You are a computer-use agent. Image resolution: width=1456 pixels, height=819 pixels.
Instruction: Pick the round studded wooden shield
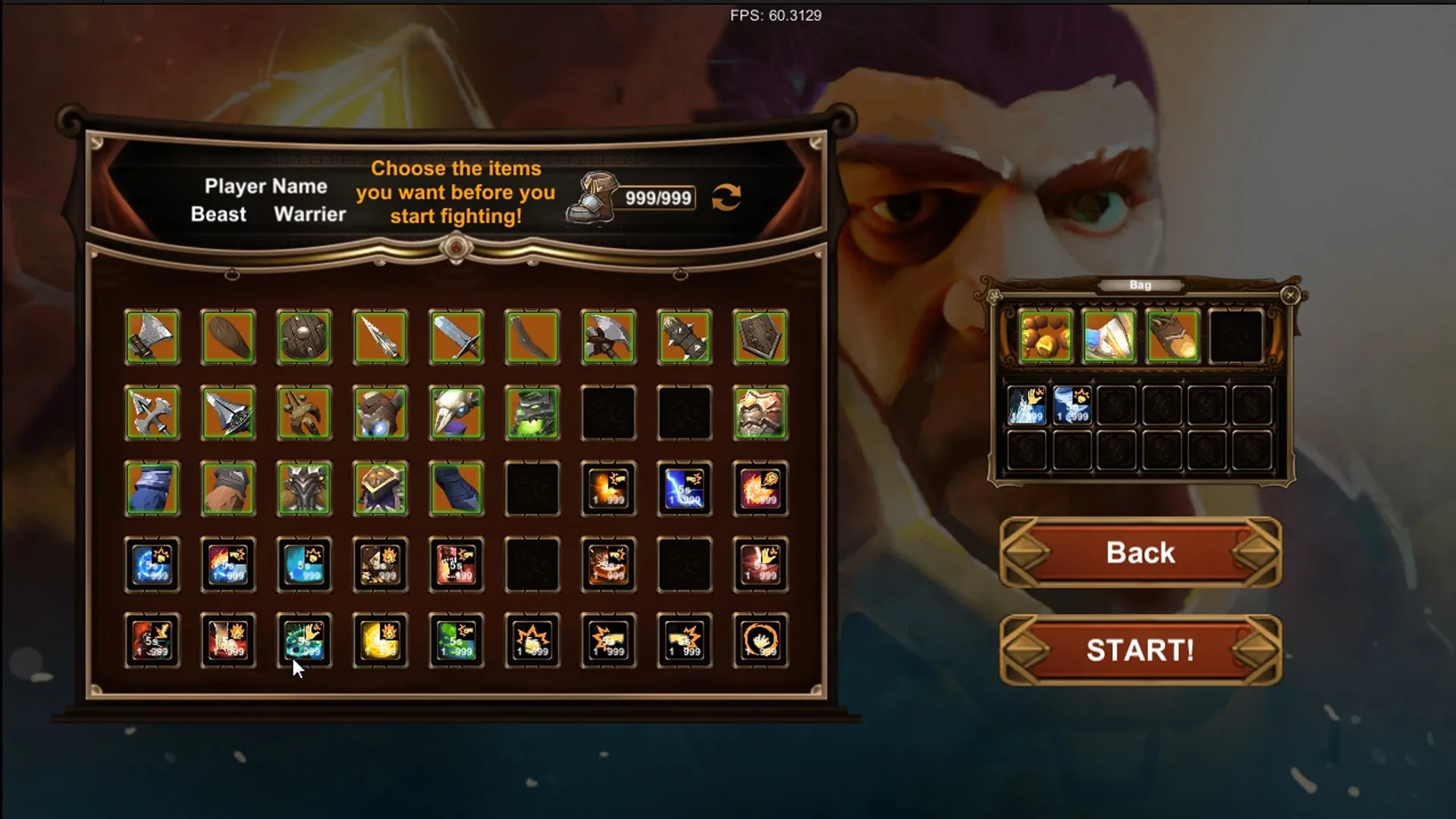pyautogui.click(x=304, y=337)
